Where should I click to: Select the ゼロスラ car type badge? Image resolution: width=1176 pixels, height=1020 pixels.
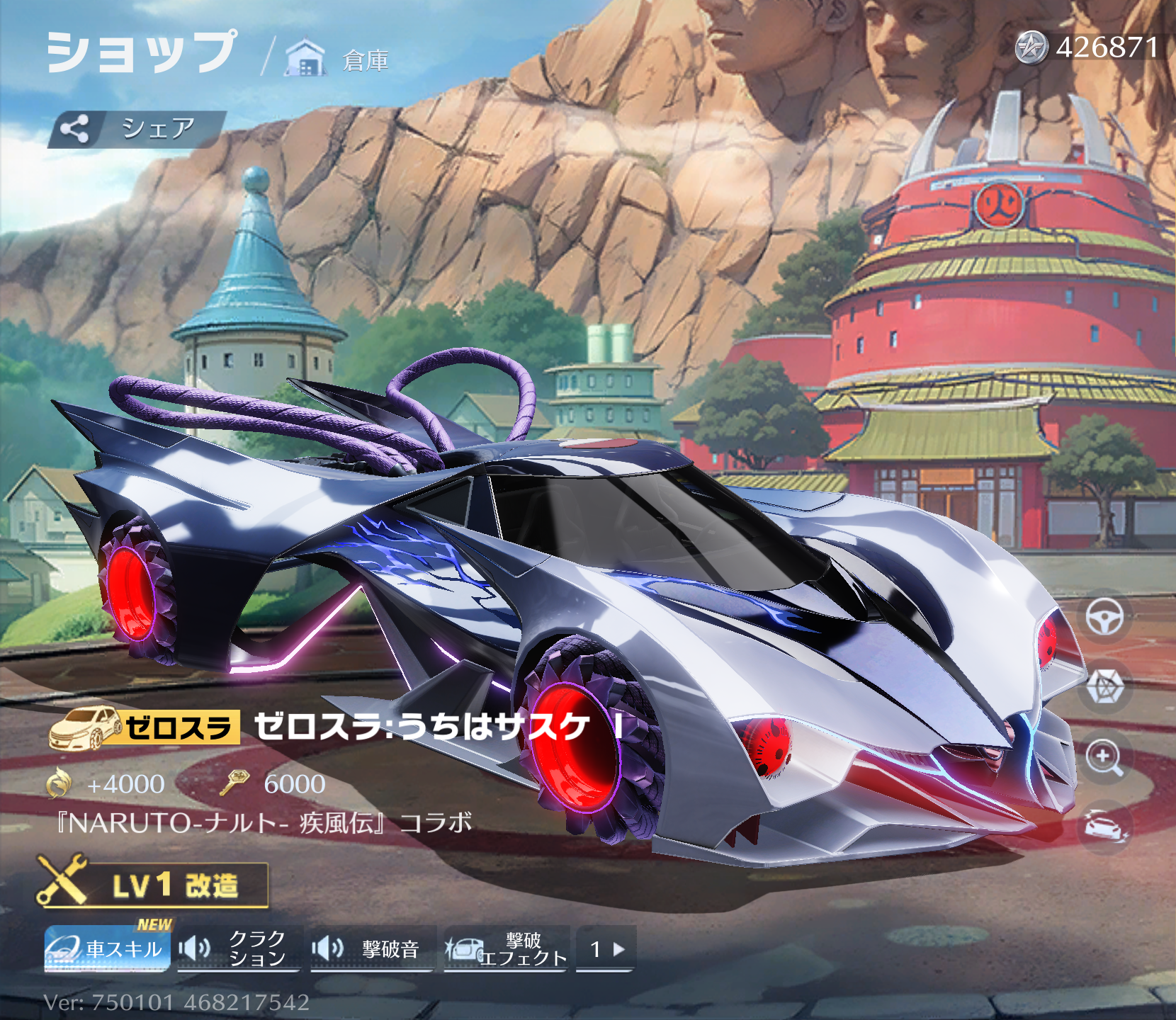point(145,728)
